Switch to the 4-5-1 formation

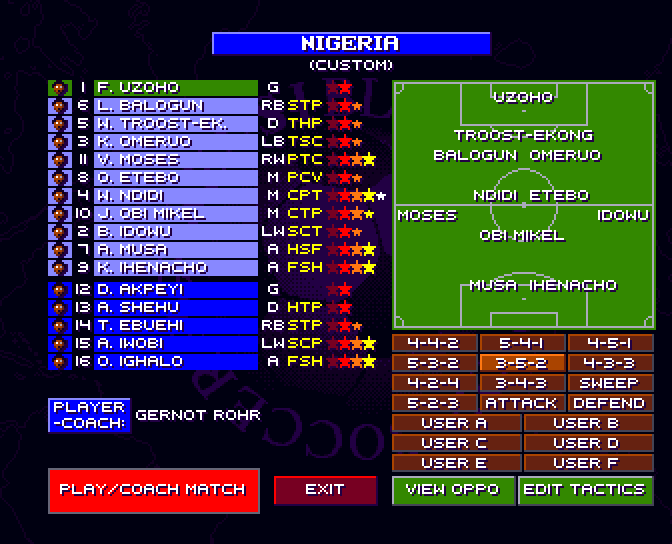pyautogui.click(x=609, y=343)
